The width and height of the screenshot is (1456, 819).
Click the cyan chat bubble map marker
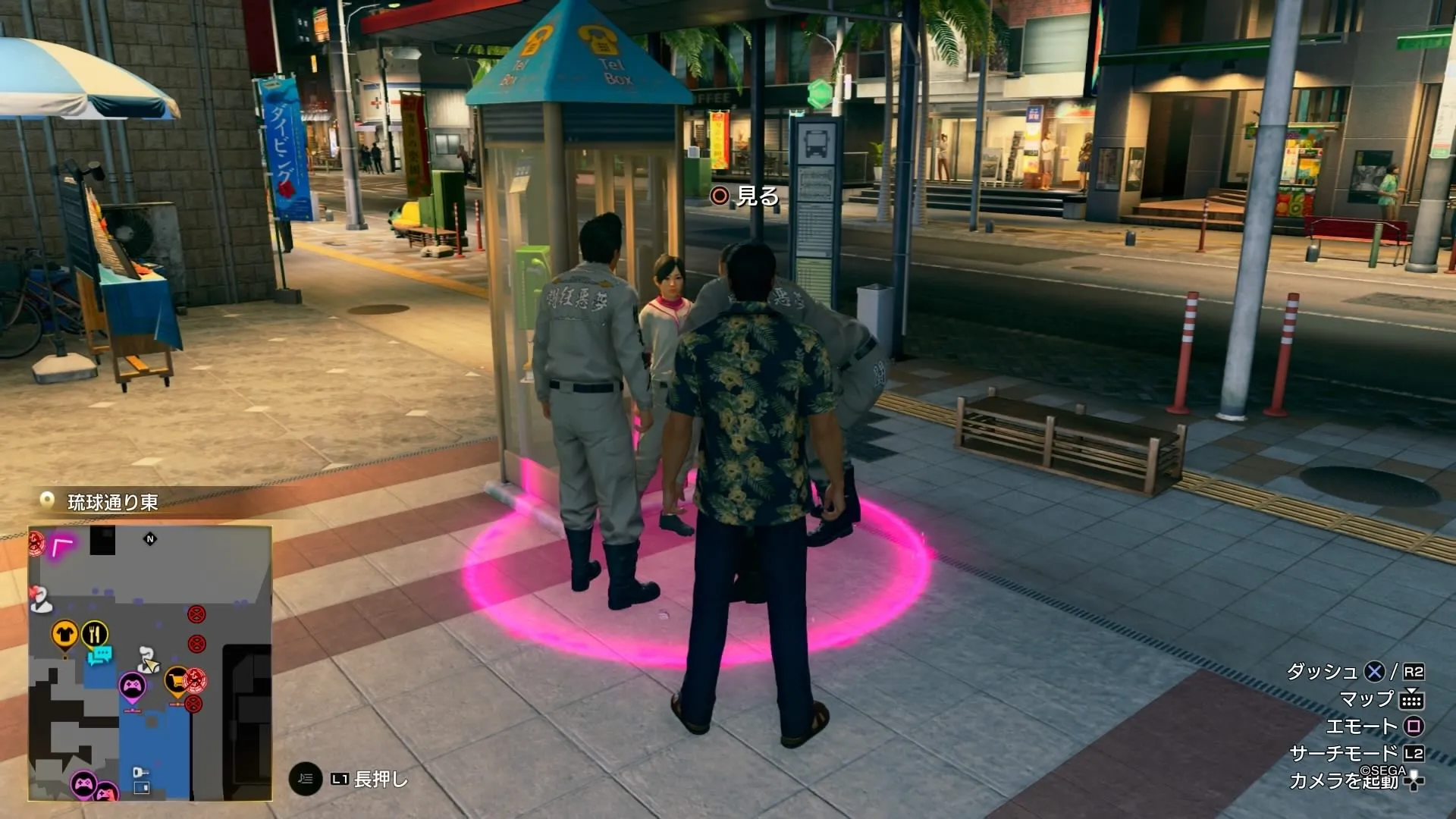pos(100,654)
